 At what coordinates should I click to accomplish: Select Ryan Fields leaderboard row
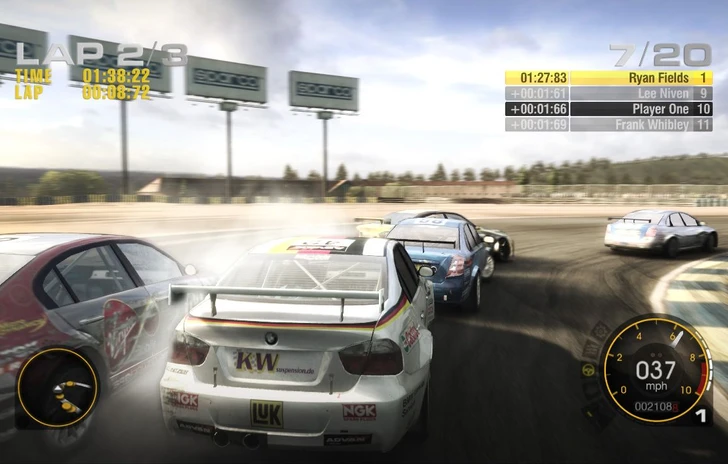(608, 77)
